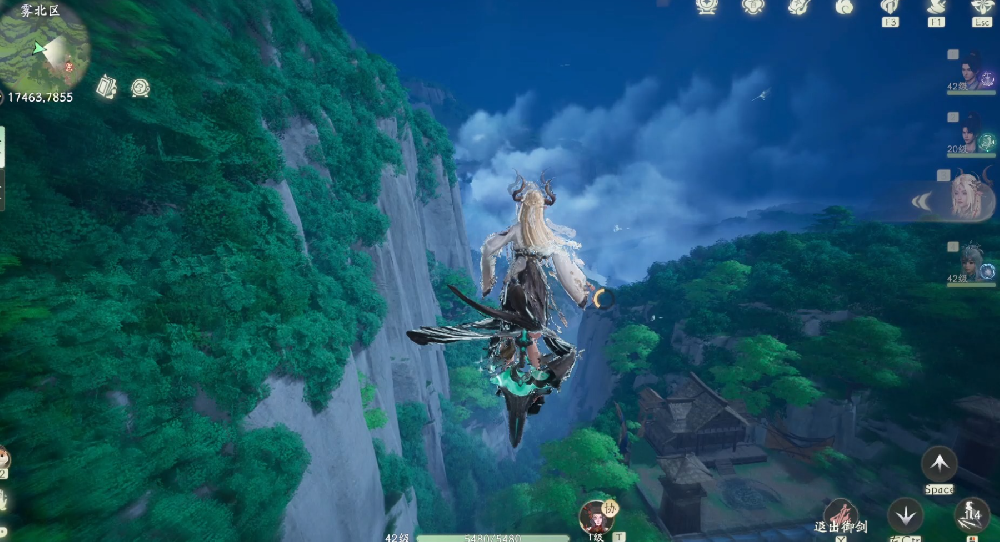Viewport: 1000px width, 542px height.
Task: Click the descend down-arrow flight button
Action: click(906, 515)
